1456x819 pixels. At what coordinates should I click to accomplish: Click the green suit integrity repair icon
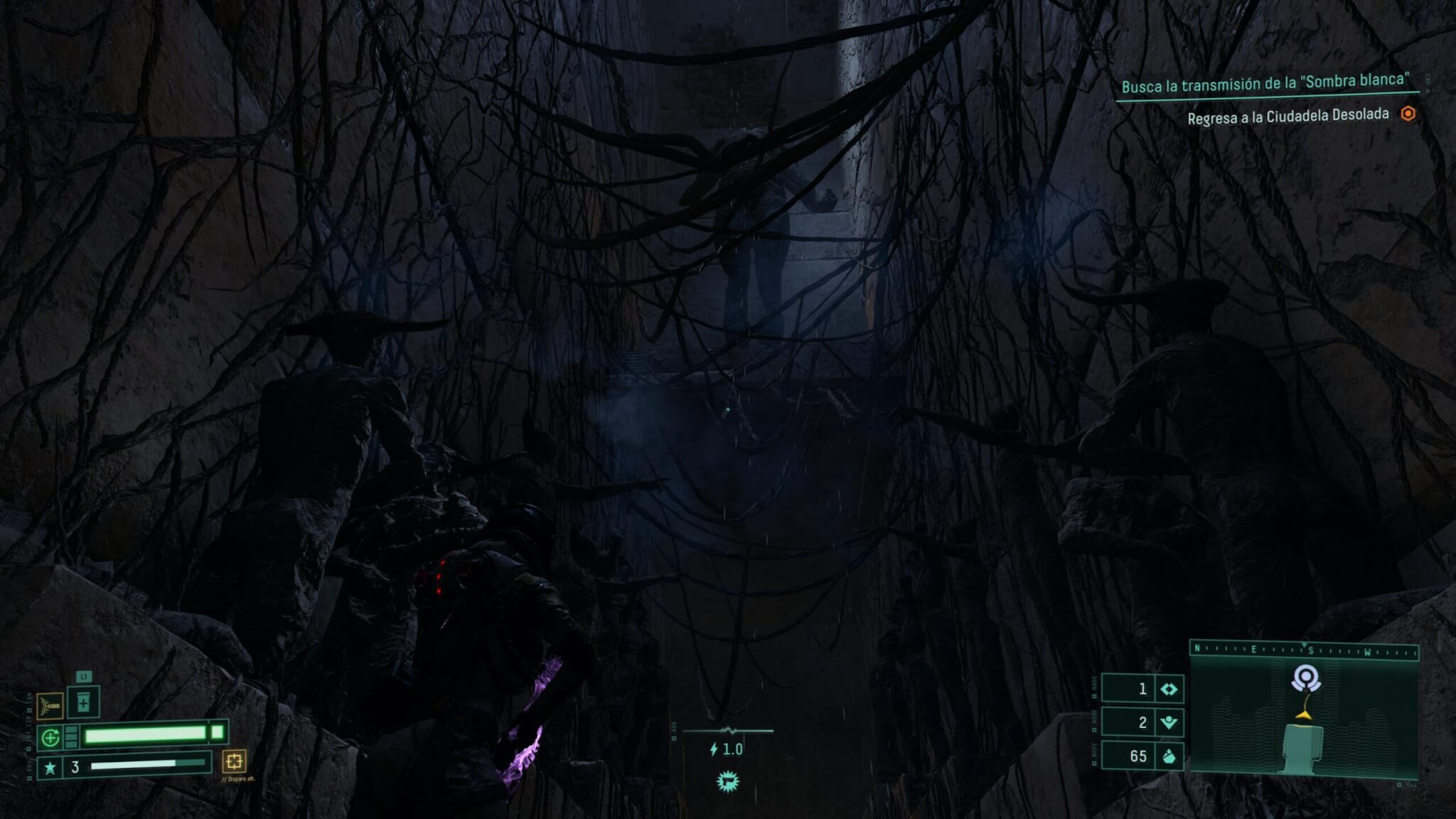(x=50, y=738)
